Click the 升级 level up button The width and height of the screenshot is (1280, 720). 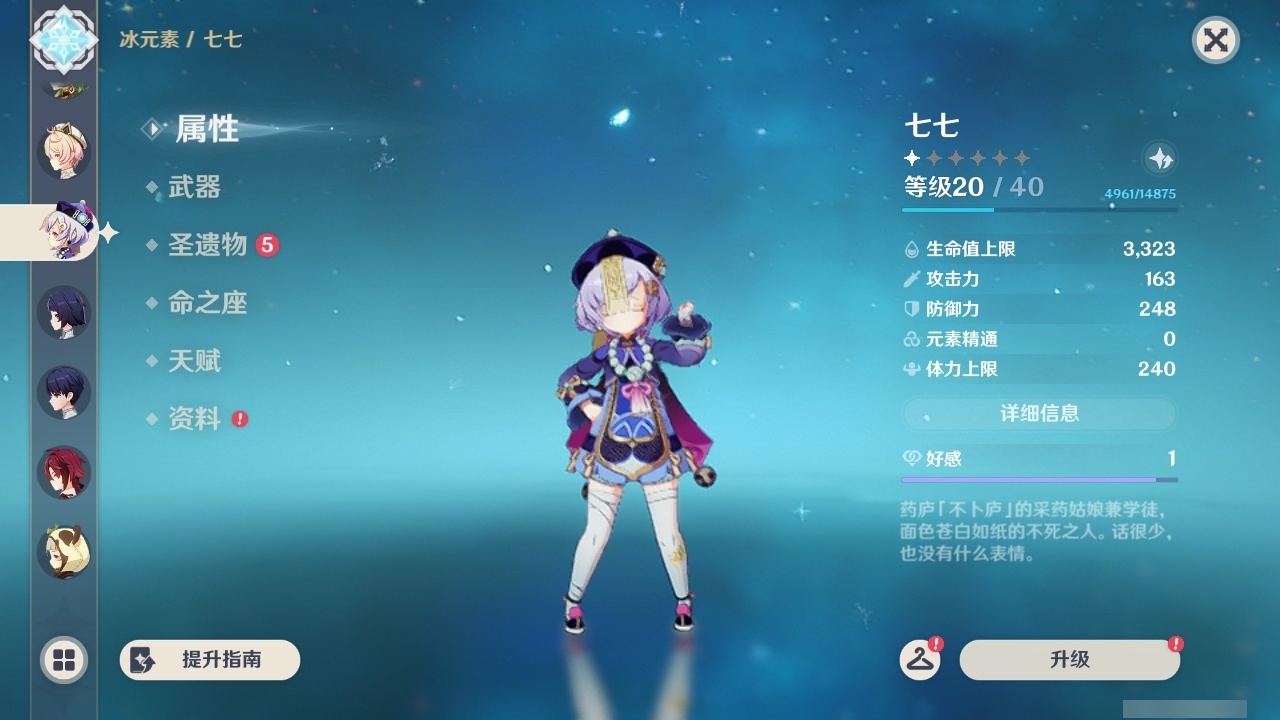[1068, 660]
